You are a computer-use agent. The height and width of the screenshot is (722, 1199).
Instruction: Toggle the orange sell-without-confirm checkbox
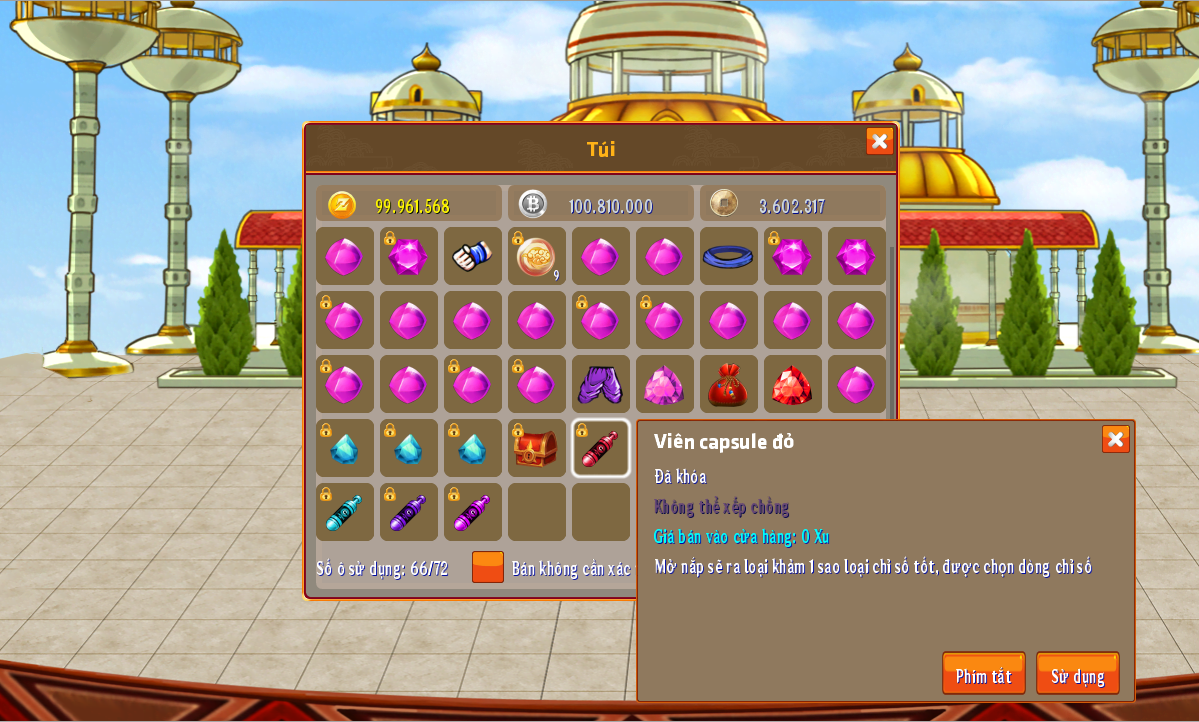point(488,567)
